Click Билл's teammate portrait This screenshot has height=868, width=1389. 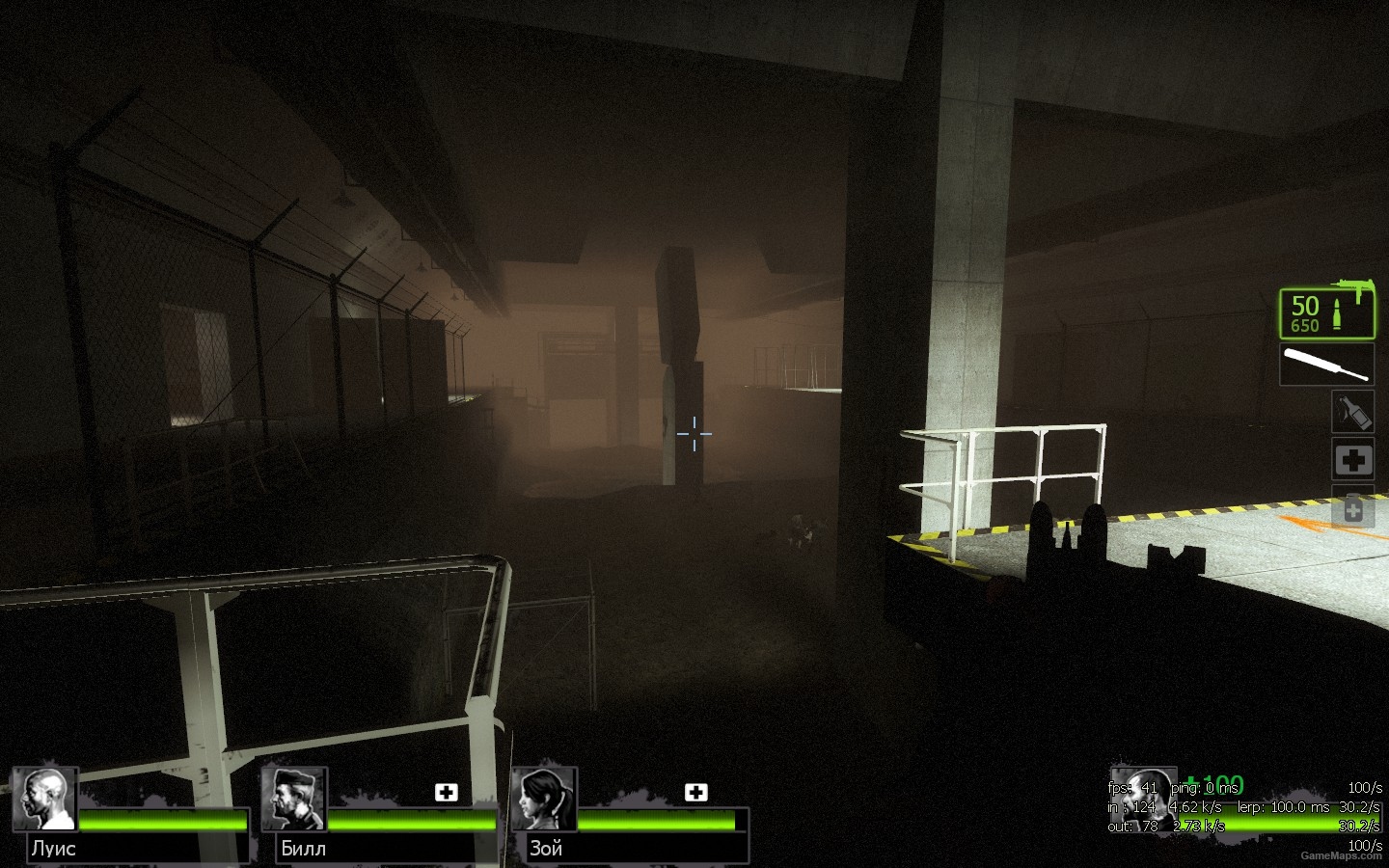pos(293,799)
